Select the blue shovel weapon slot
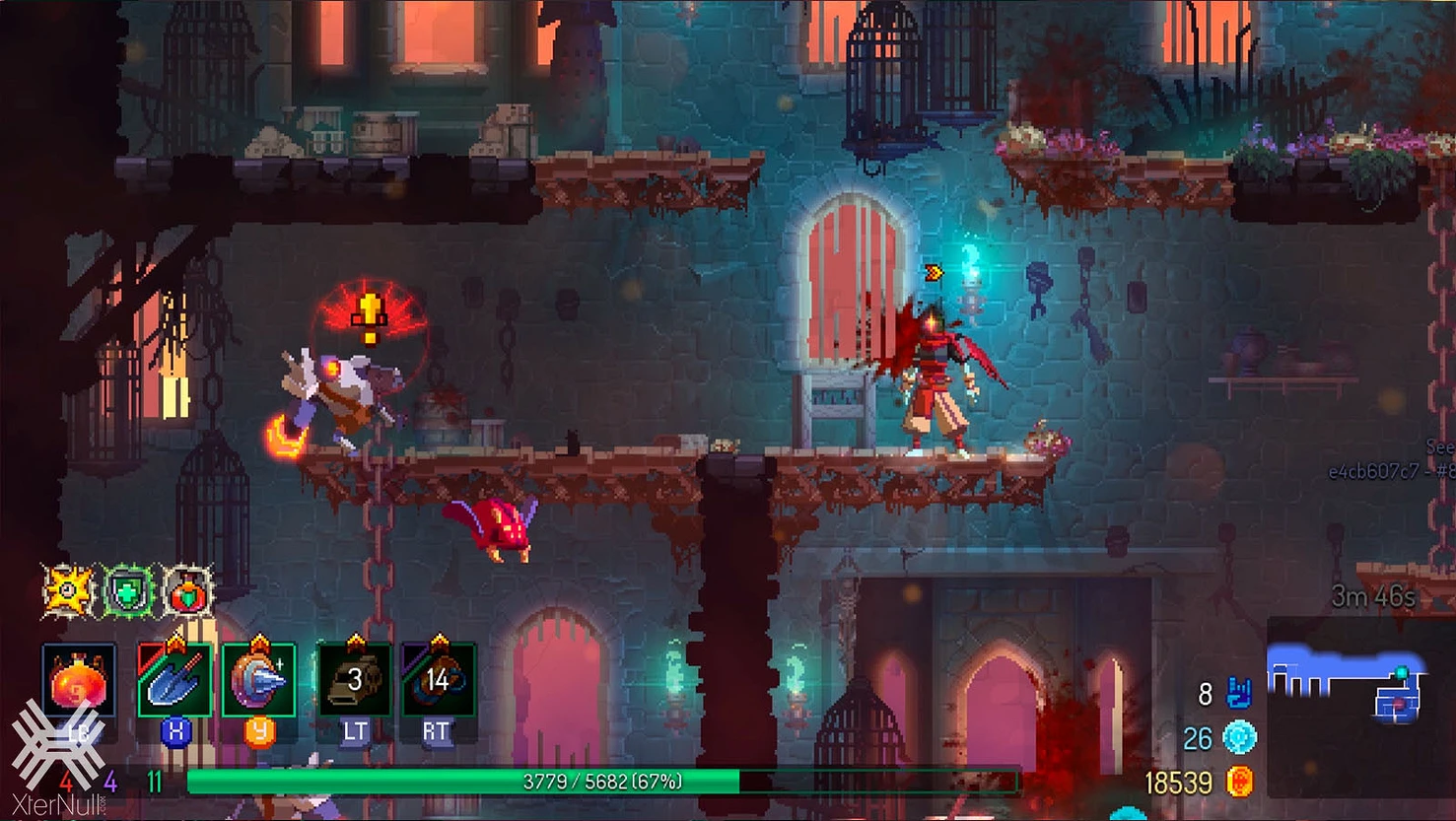Image resolution: width=1456 pixels, height=821 pixels. pyautogui.click(x=174, y=680)
